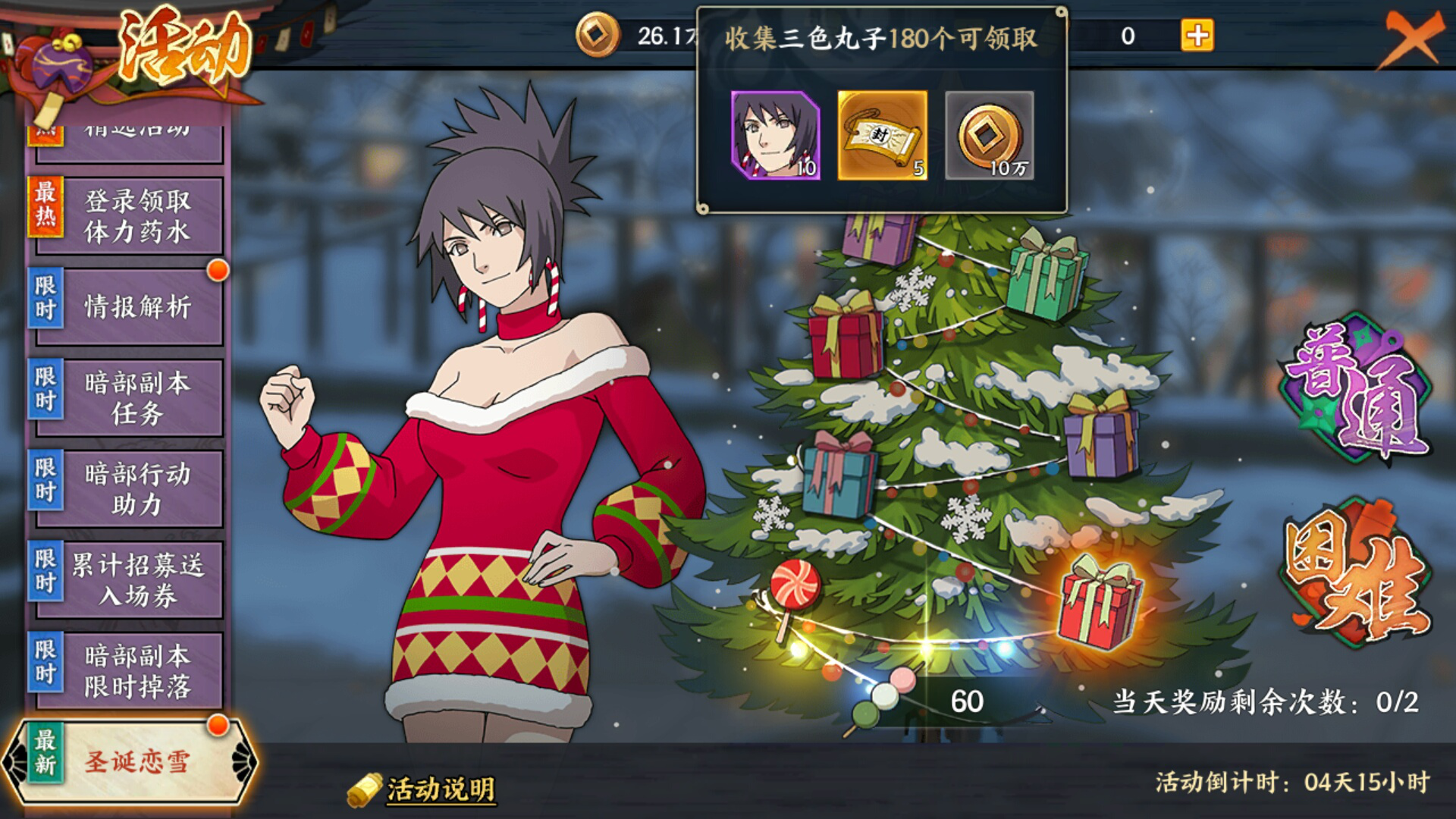Select the 情报解析 activity tab
This screenshot has height=819, width=1456.
pyautogui.click(x=129, y=306)
